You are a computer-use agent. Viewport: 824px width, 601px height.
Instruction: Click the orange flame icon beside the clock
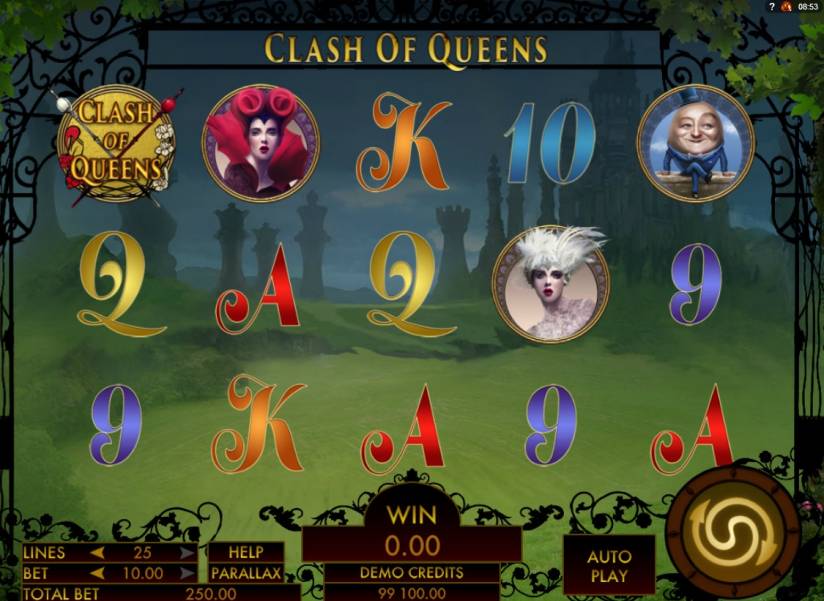[786, 7]
